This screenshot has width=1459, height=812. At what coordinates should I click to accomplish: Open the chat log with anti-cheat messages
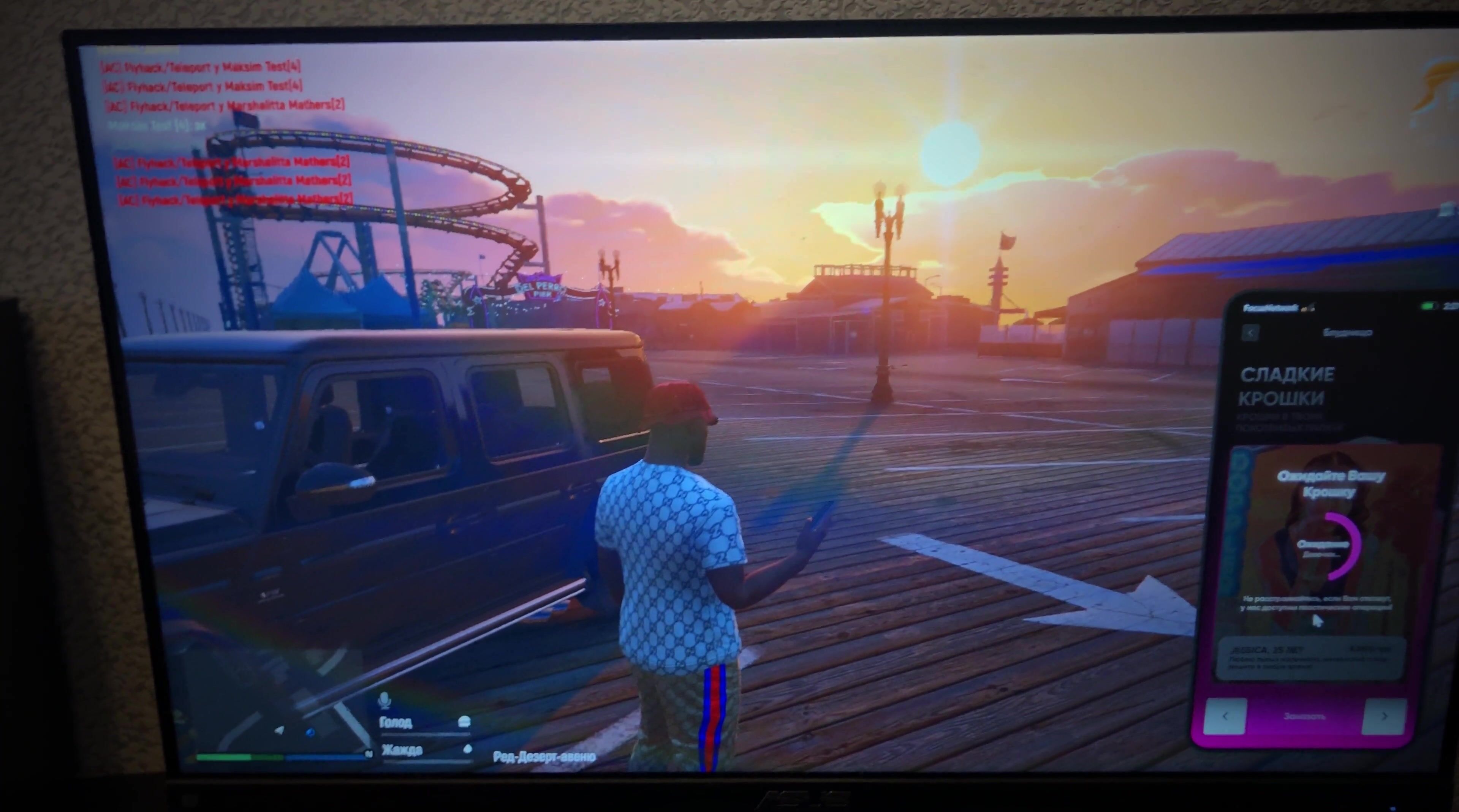pyautogui.click(x=226, y=133)
